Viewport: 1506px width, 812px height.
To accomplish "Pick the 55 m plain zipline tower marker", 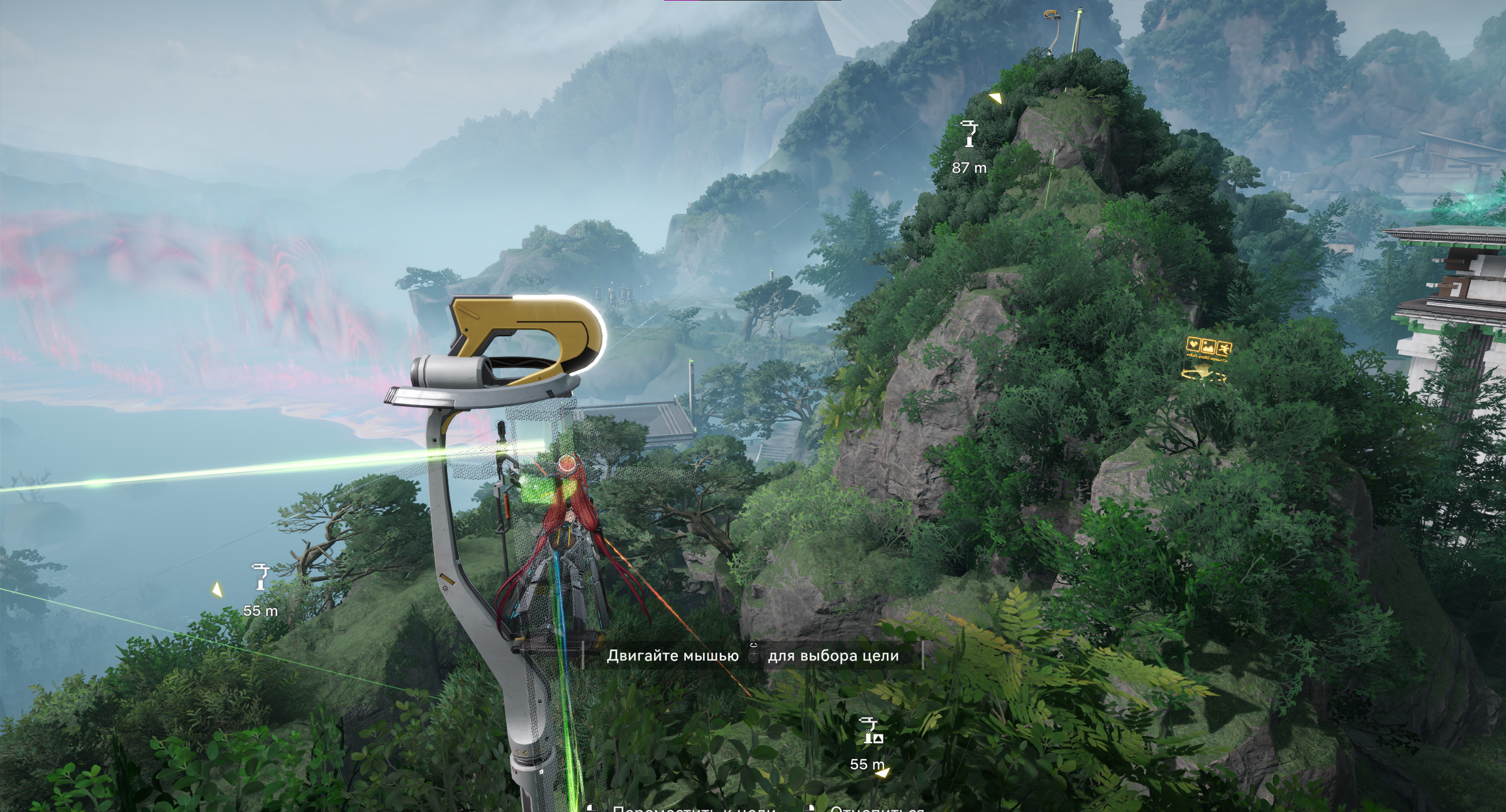I will pos(260,577).
